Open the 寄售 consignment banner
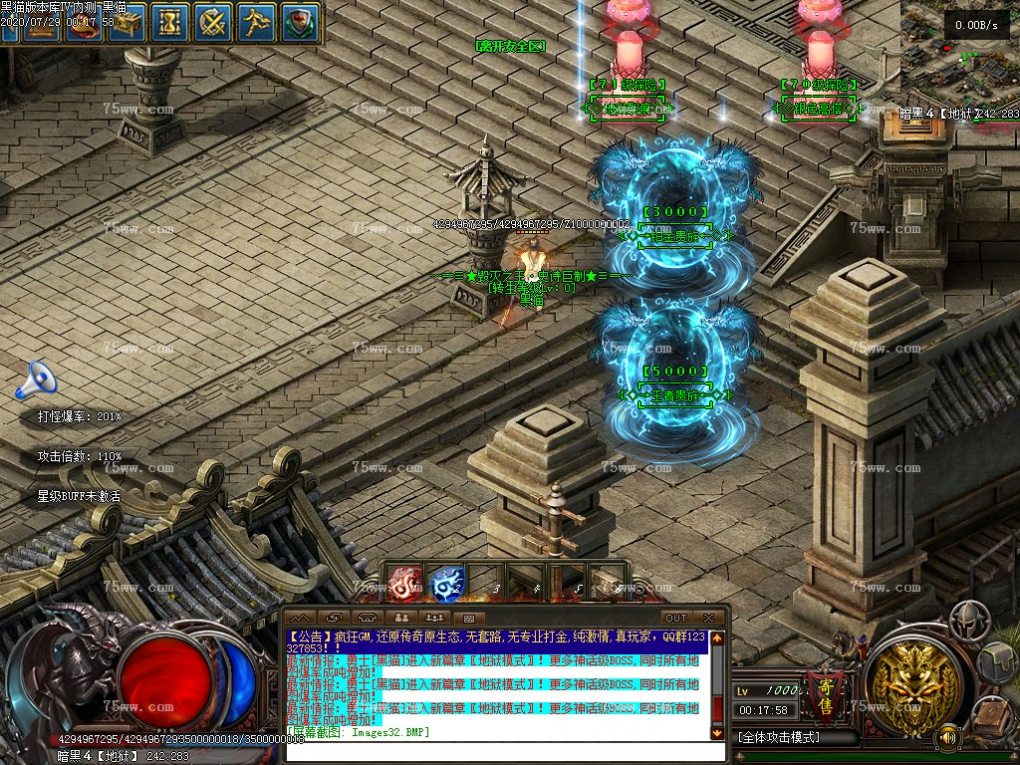This screenshot has width=1020, height=765. 824,686
